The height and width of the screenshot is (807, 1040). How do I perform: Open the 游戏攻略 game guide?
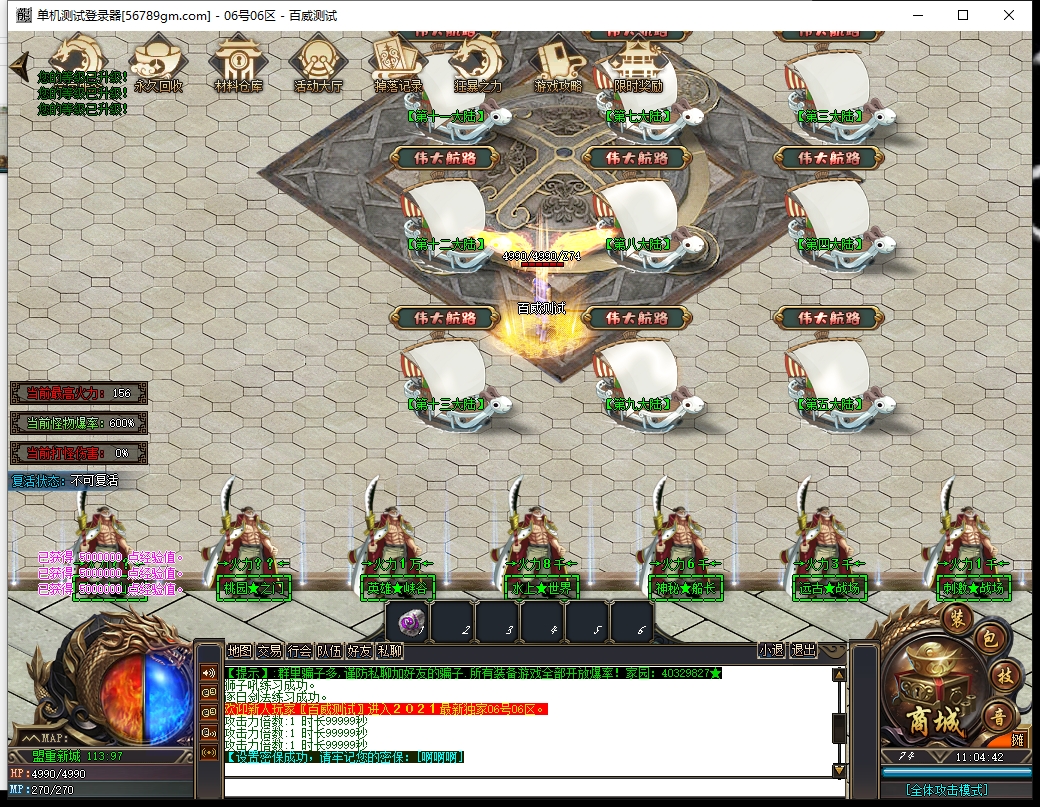point(557,64)
